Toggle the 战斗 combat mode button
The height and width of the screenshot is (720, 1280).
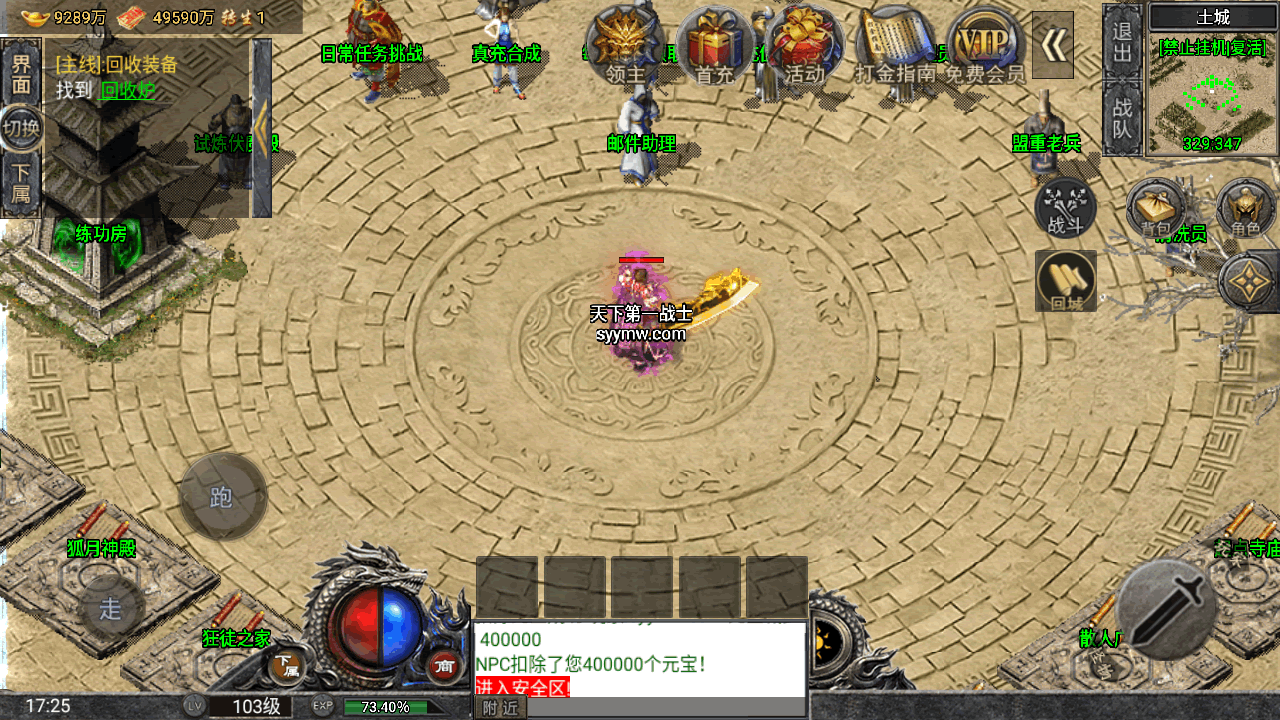pos(1065,208)
